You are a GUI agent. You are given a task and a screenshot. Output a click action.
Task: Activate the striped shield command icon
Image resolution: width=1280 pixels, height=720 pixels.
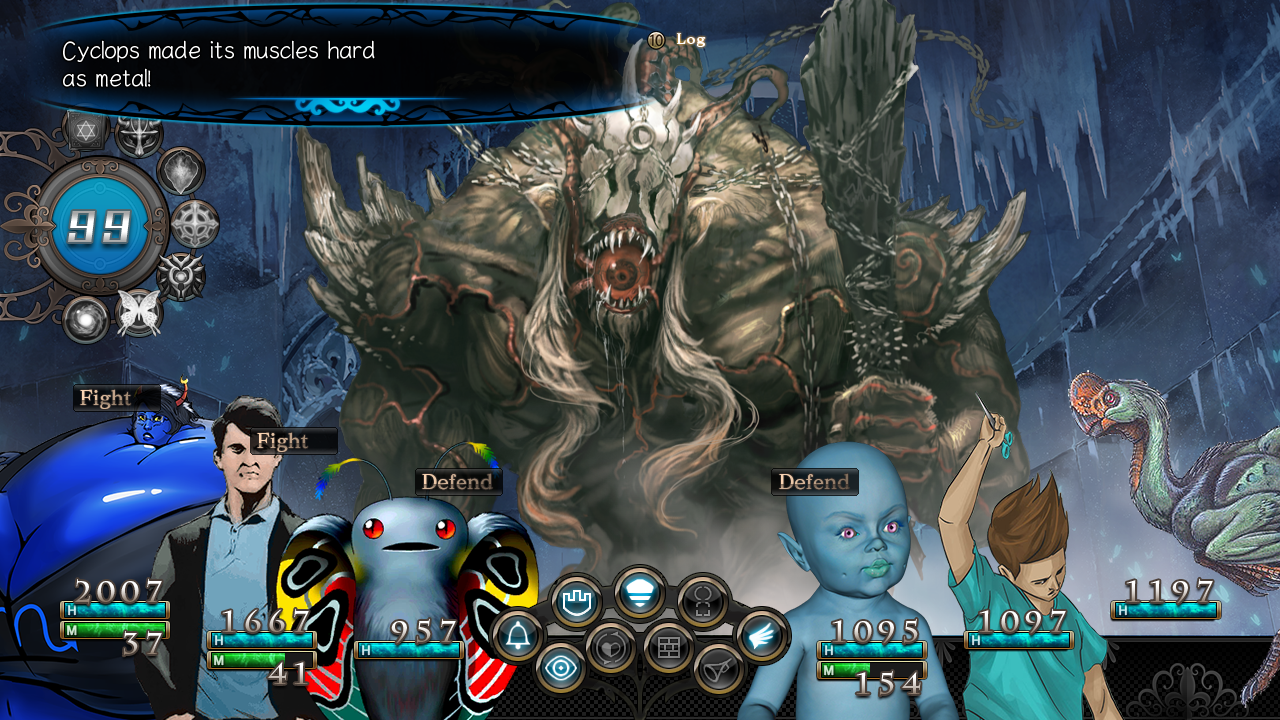click(x=640, y=593)
